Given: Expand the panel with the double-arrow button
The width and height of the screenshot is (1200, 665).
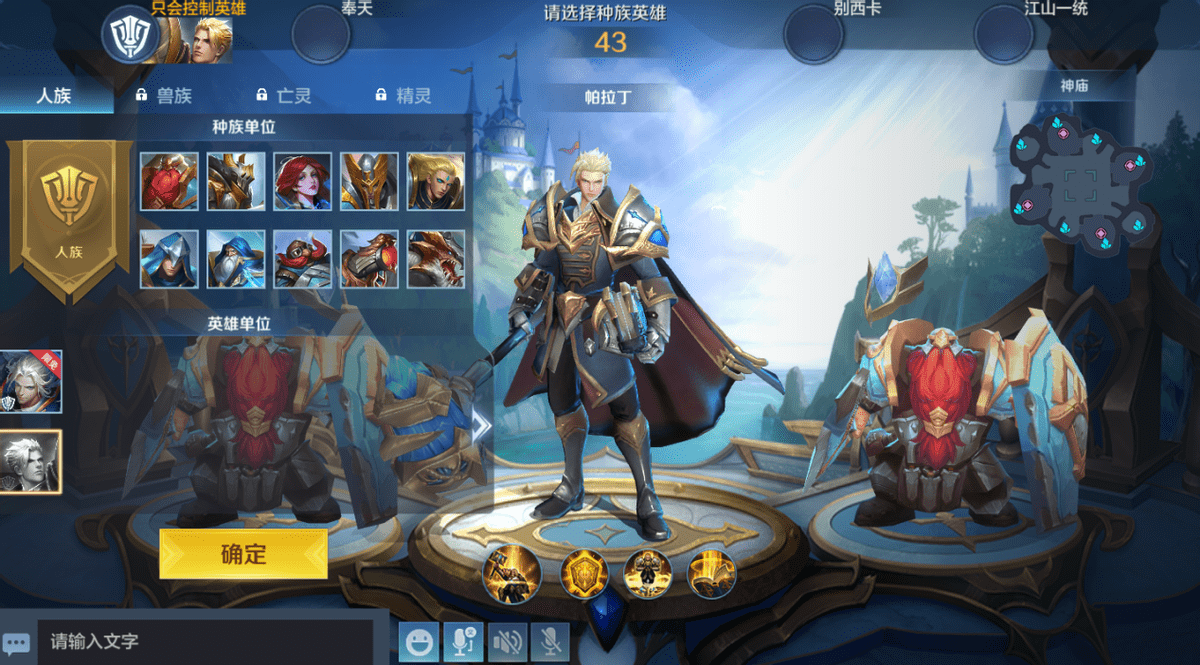Looking at the screenshot, I should pyautogui.click(x=482, y=426).
